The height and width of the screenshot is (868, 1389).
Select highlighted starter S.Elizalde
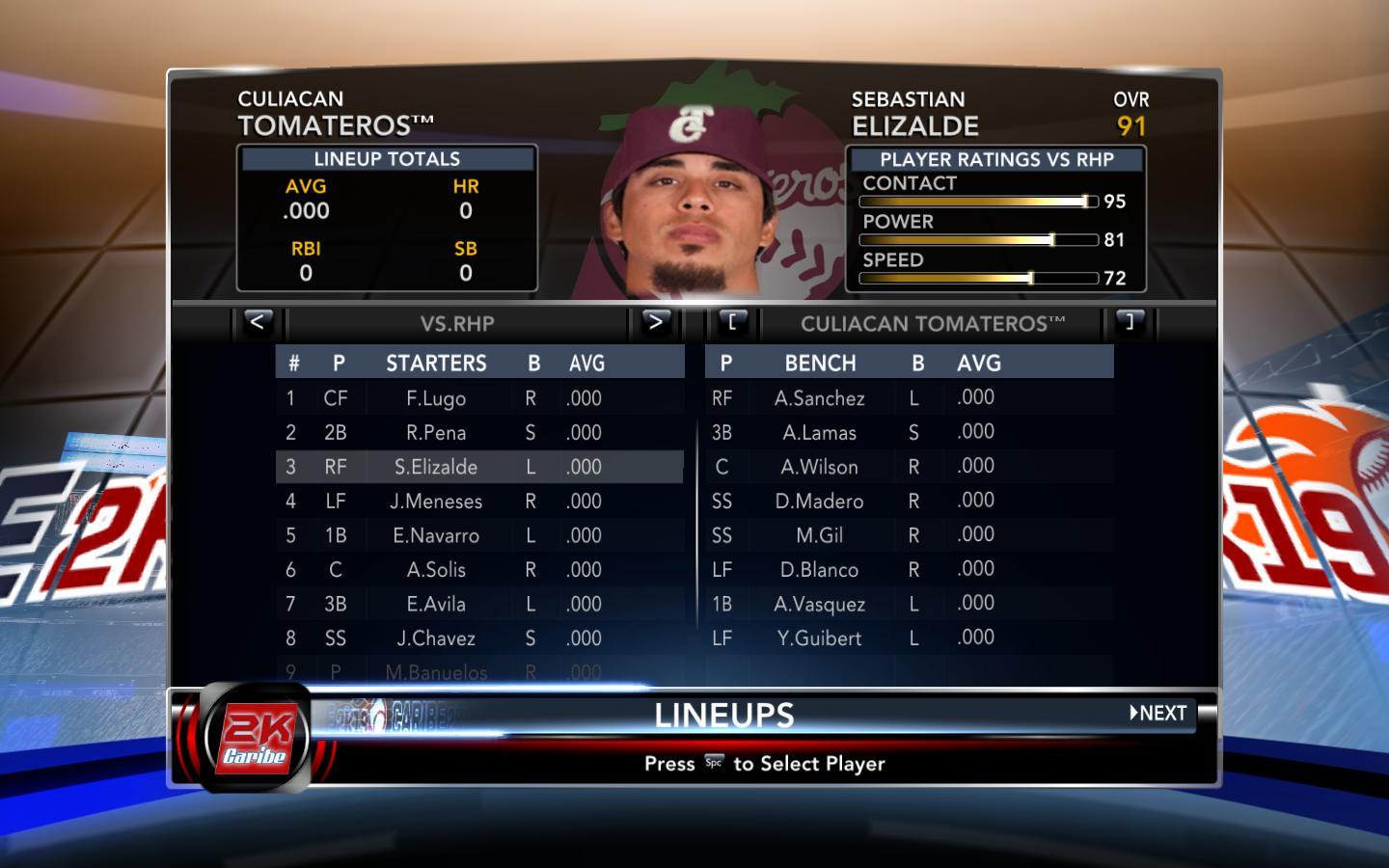tap(436, 467)
